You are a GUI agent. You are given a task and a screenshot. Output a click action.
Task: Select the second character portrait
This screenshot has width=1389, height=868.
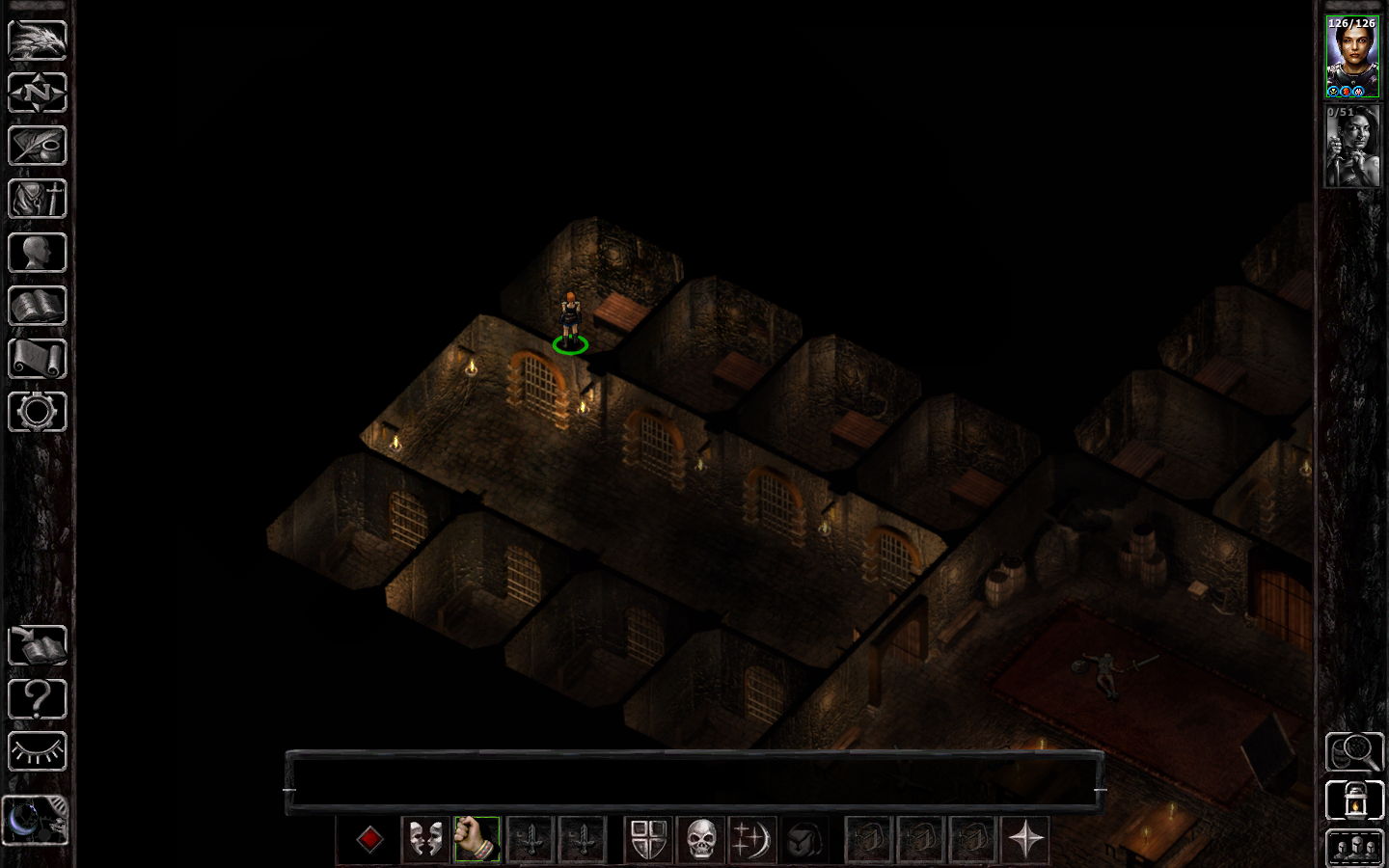(x=1352, y=147)
